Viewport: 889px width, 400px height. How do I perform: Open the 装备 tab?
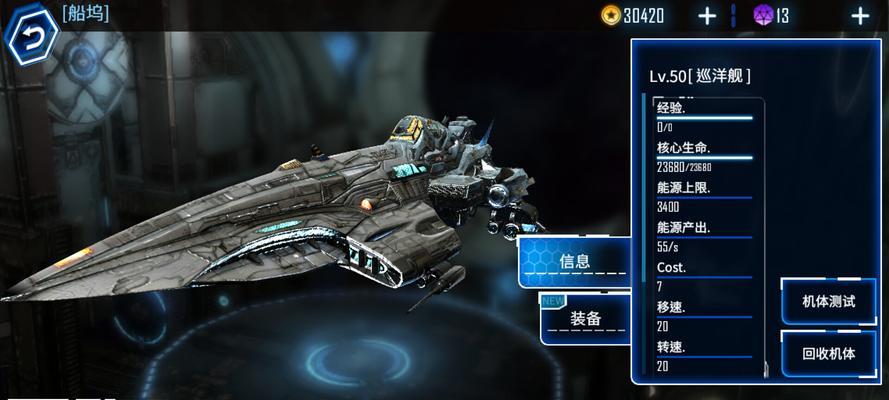(585, 319)
